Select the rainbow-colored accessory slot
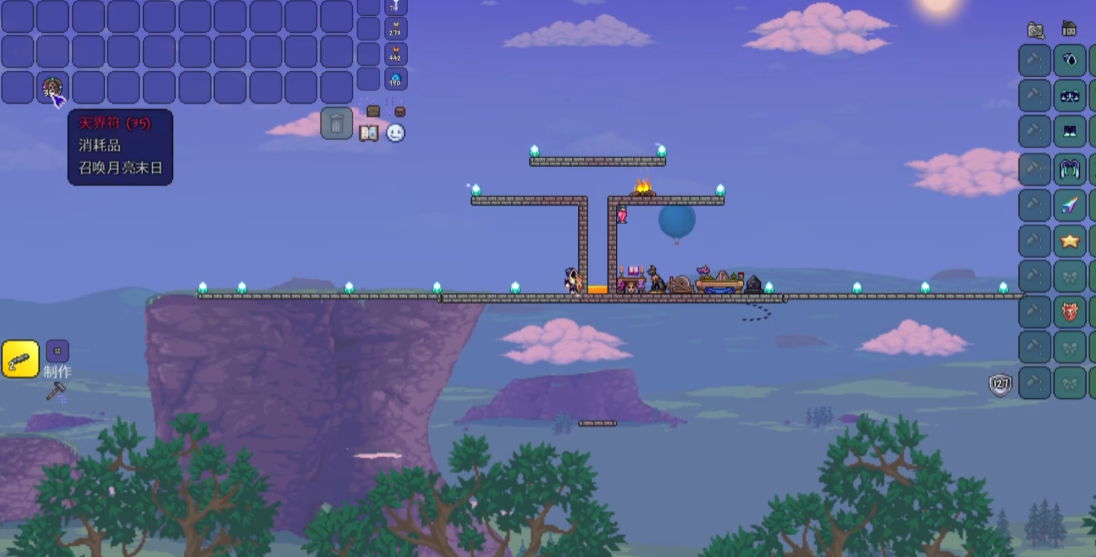The height and width of the screenshot is (557, 1096). tap(1070, 206)
